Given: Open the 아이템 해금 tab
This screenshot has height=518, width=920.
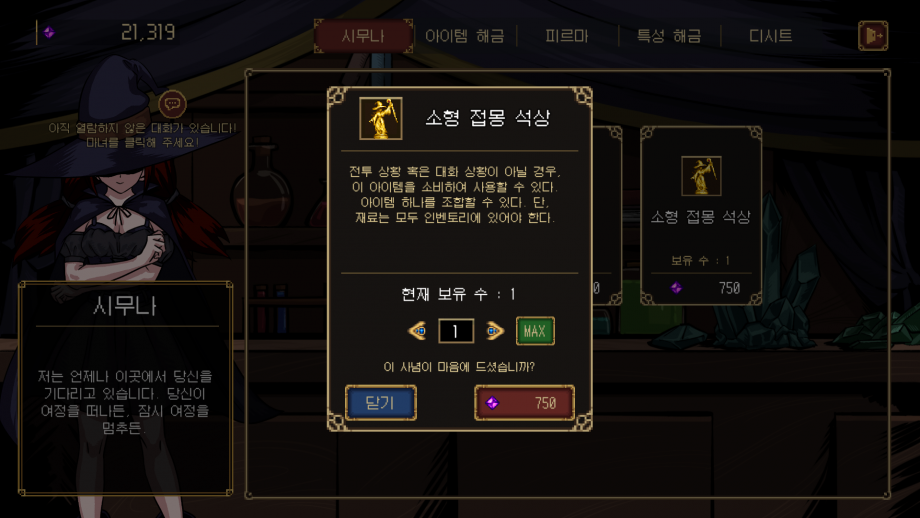Looking at the screenshot, I should 464,36.
